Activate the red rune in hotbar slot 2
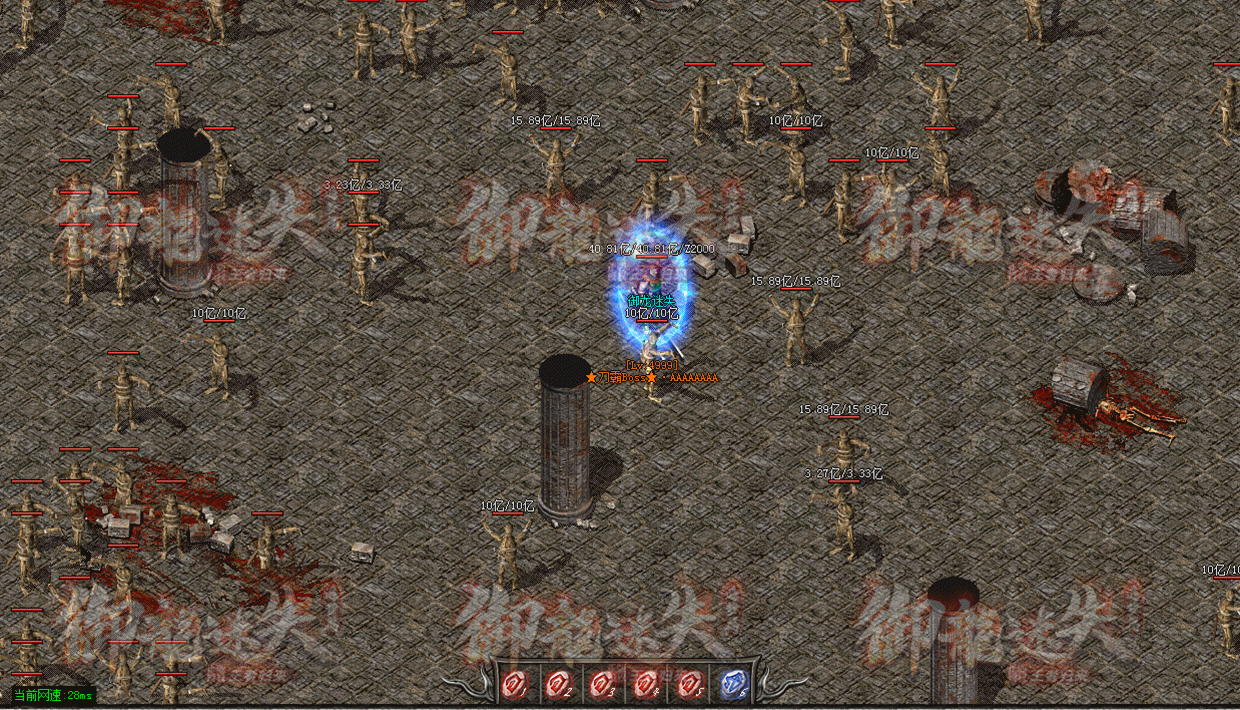Image resolution: width=1240 pixels, height=710 pixels. coord(558,685)
